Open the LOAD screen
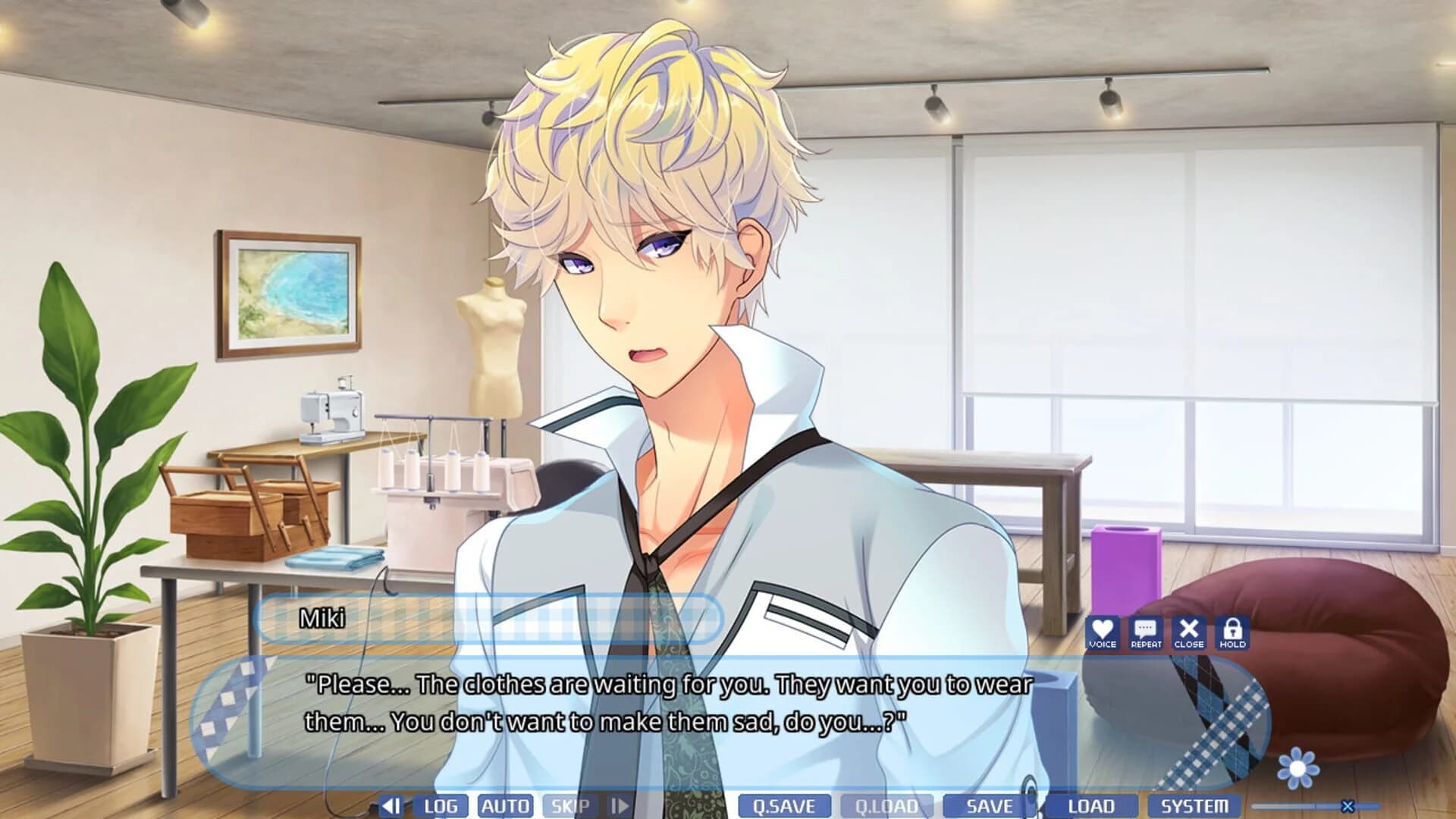This screenshot has height=819, width=1456. point(1093,806)
